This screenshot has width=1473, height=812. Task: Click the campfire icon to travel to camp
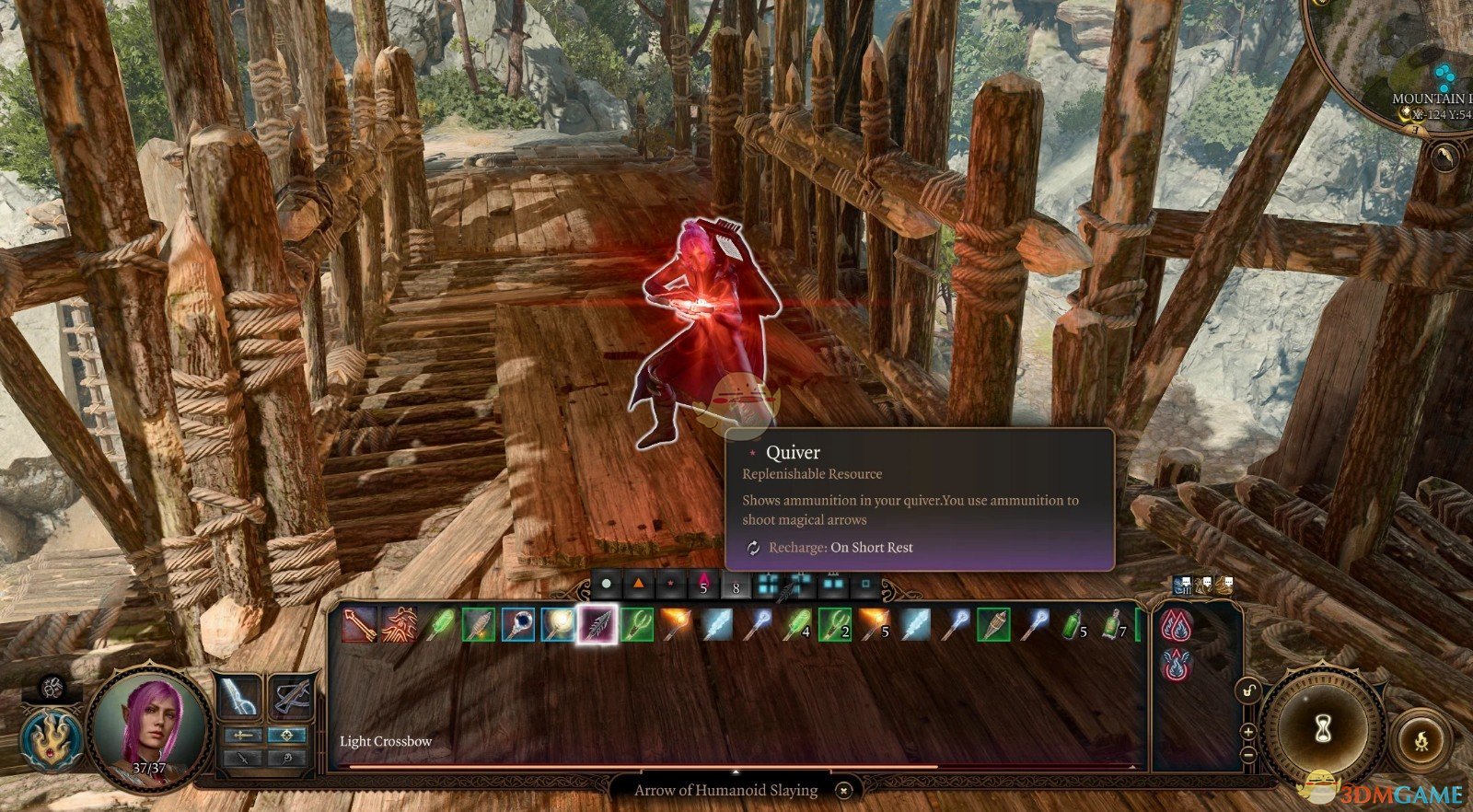[x=1421, y=740]
